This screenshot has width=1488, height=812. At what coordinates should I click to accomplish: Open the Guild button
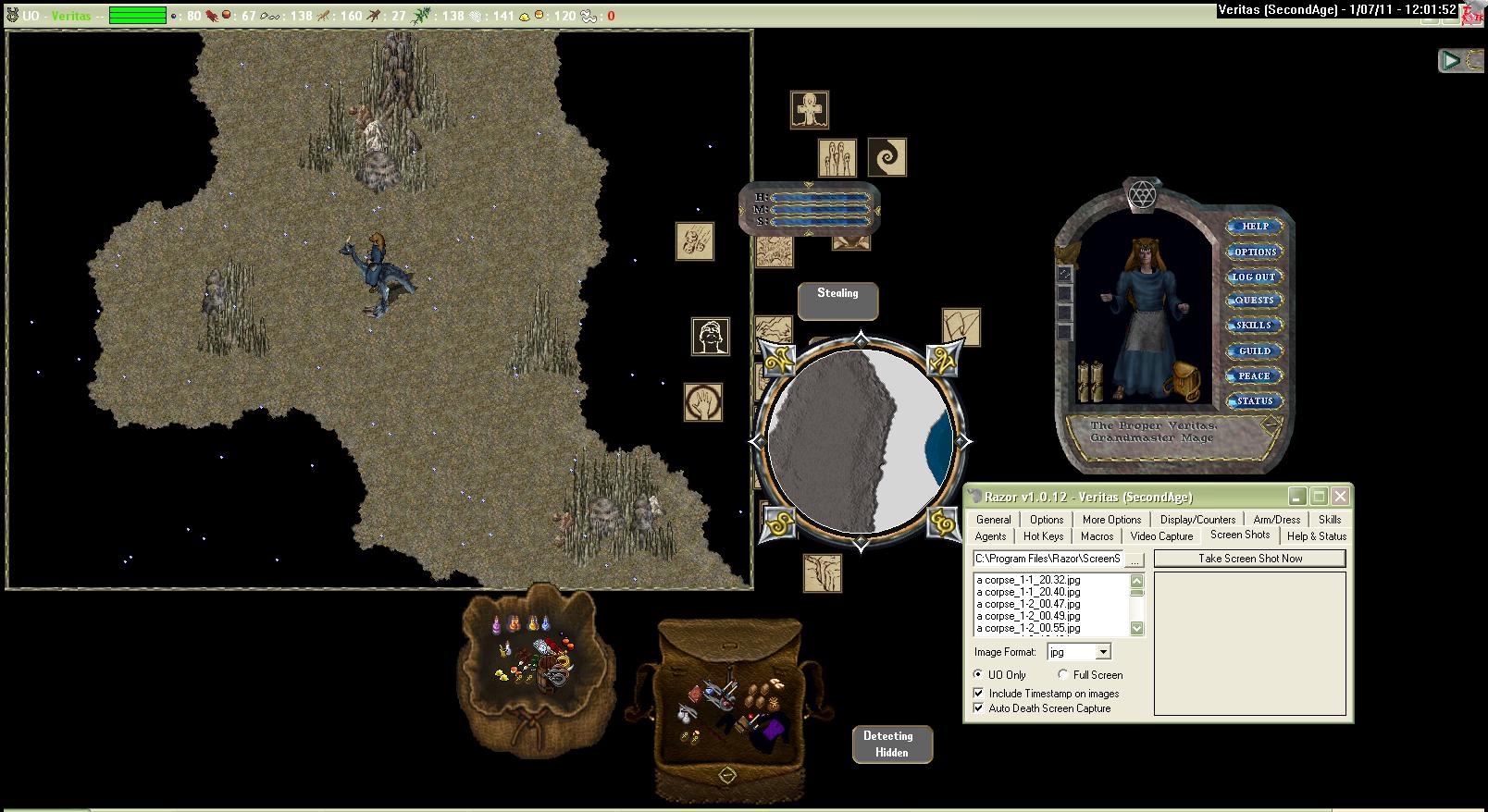(1254, 351)
